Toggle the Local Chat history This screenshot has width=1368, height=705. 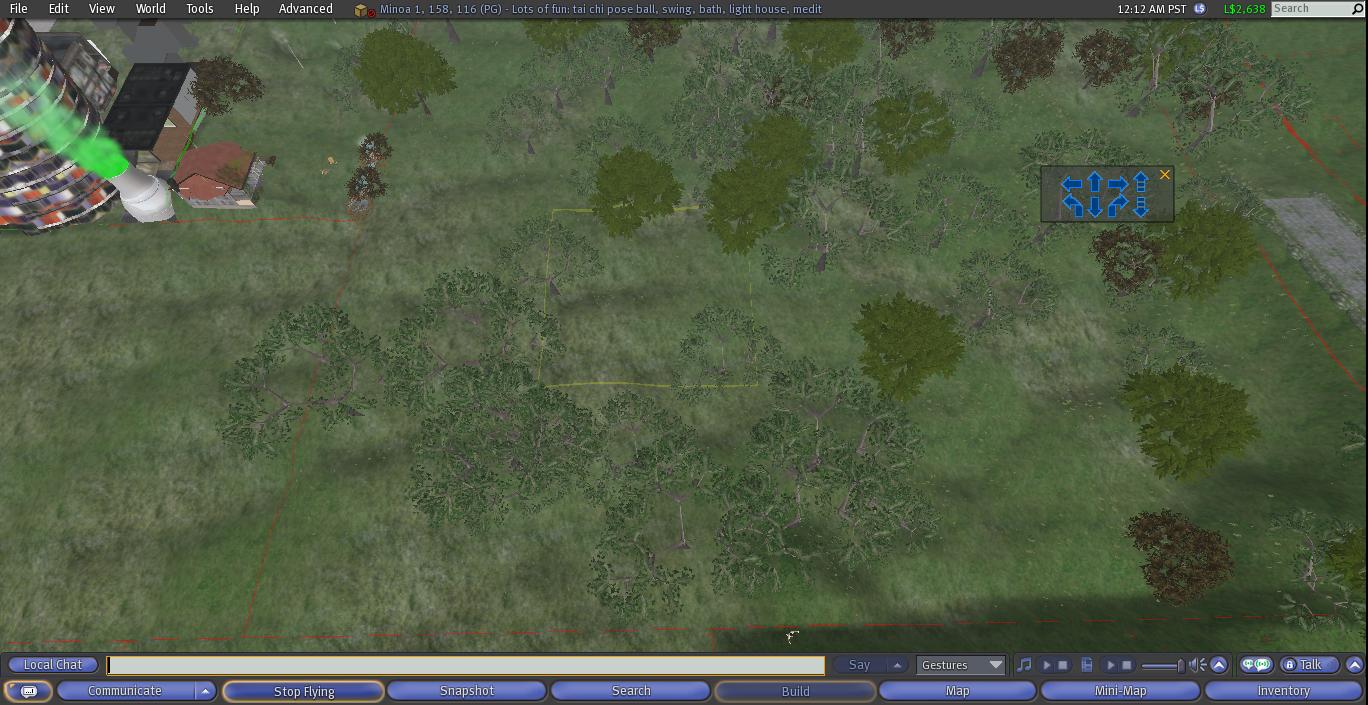[53, 665]
